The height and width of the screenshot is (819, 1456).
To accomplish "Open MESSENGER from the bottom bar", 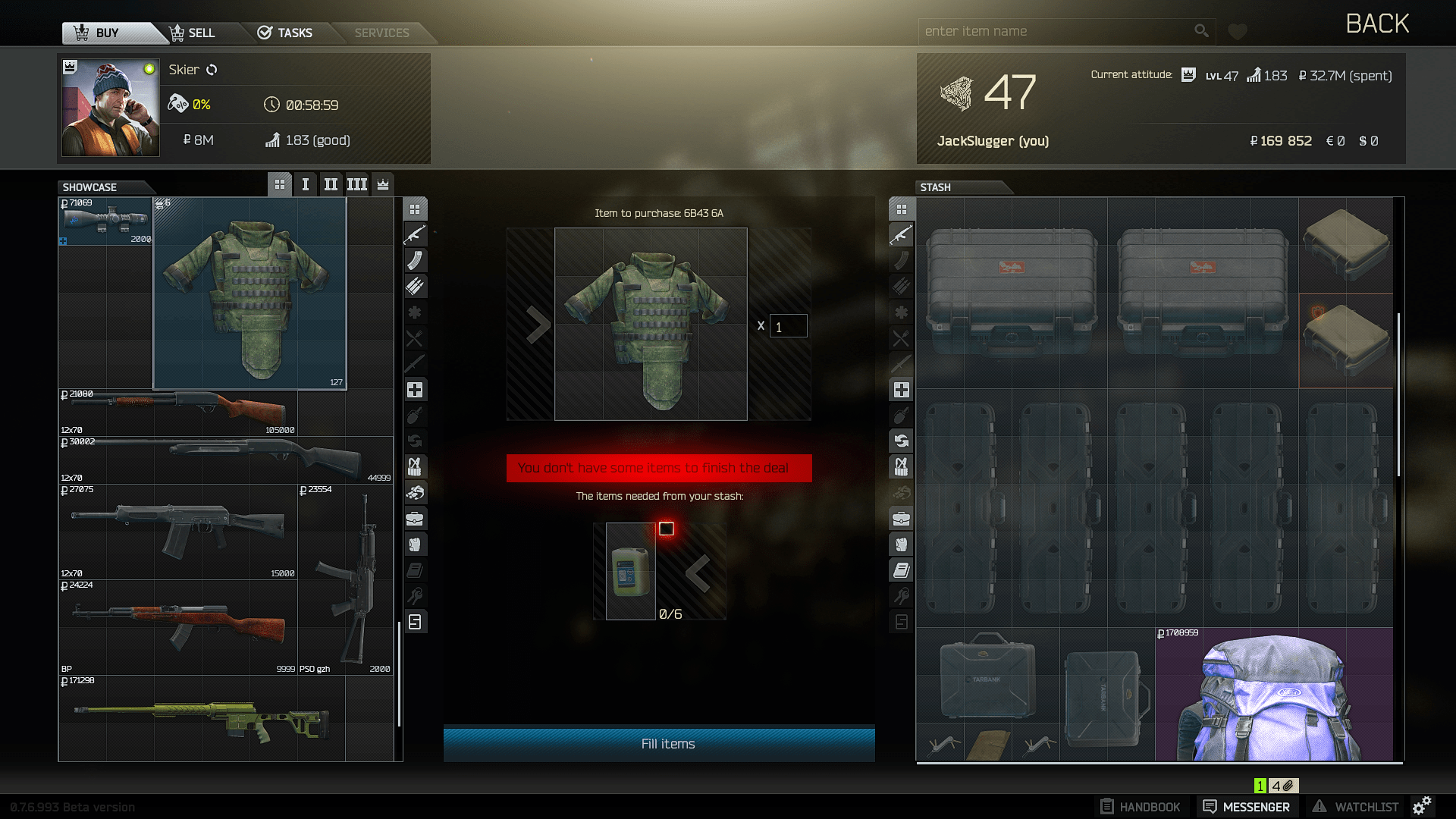I will tap(1247, 806).
